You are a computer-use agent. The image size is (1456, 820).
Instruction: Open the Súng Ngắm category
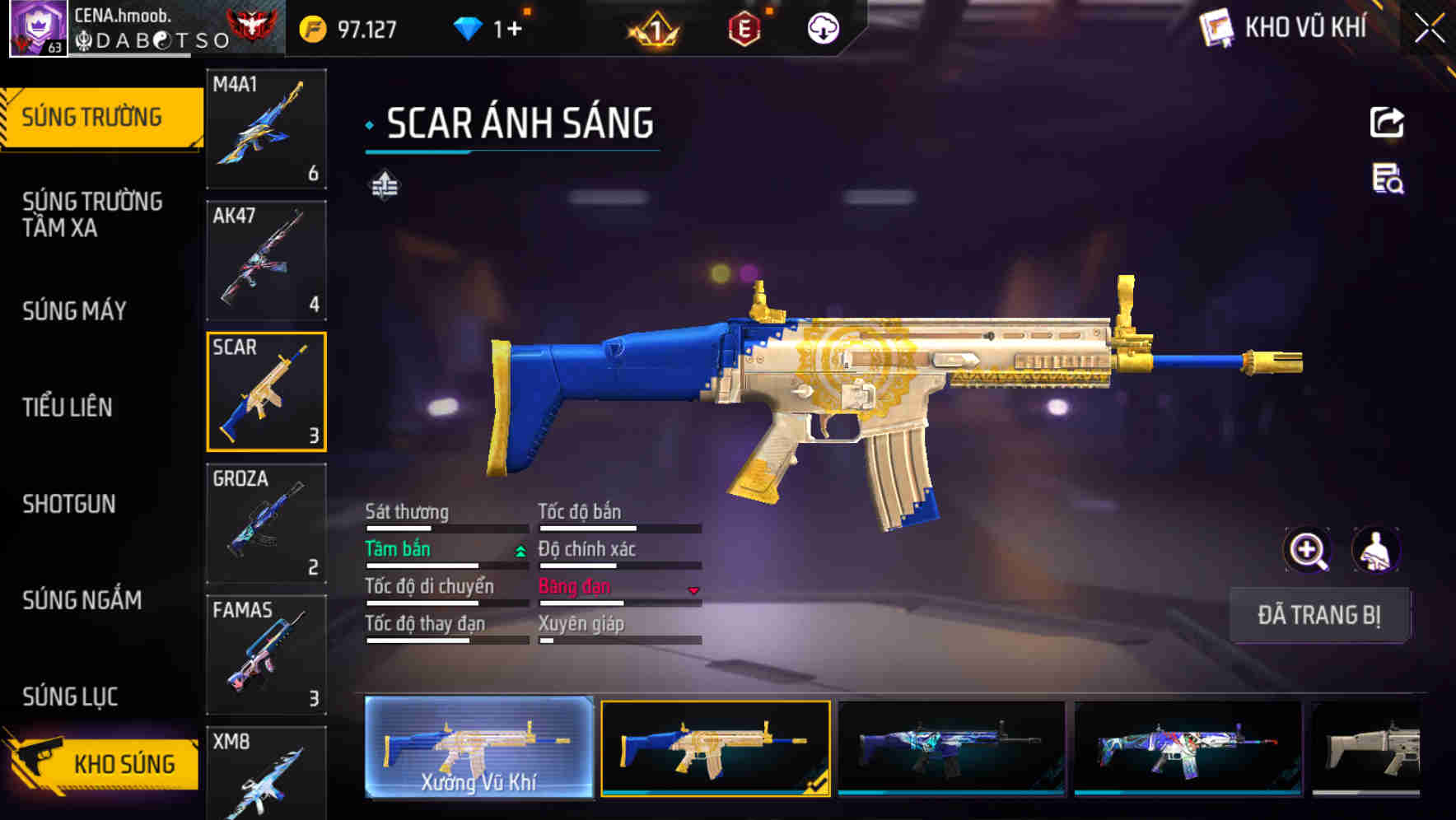tap(82, 600)
